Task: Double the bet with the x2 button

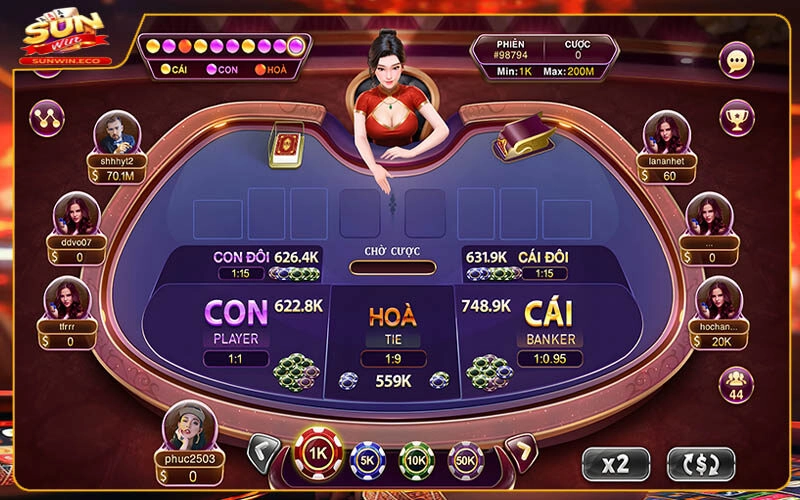Action: (x=616, y=464)
